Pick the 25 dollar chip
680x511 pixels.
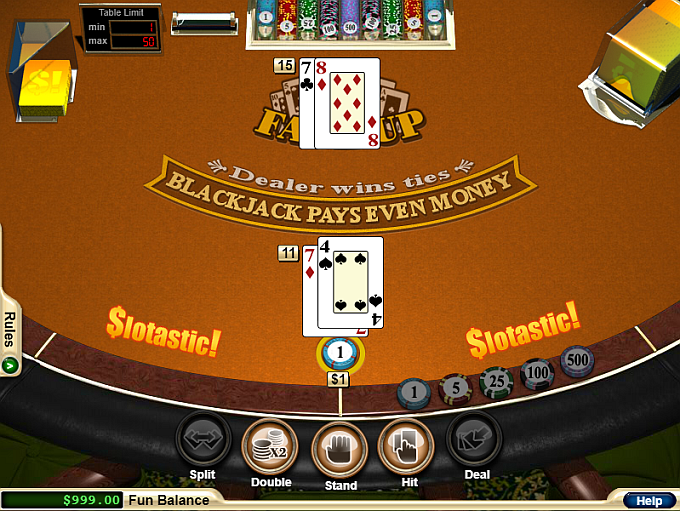click(x=496, y=380)
